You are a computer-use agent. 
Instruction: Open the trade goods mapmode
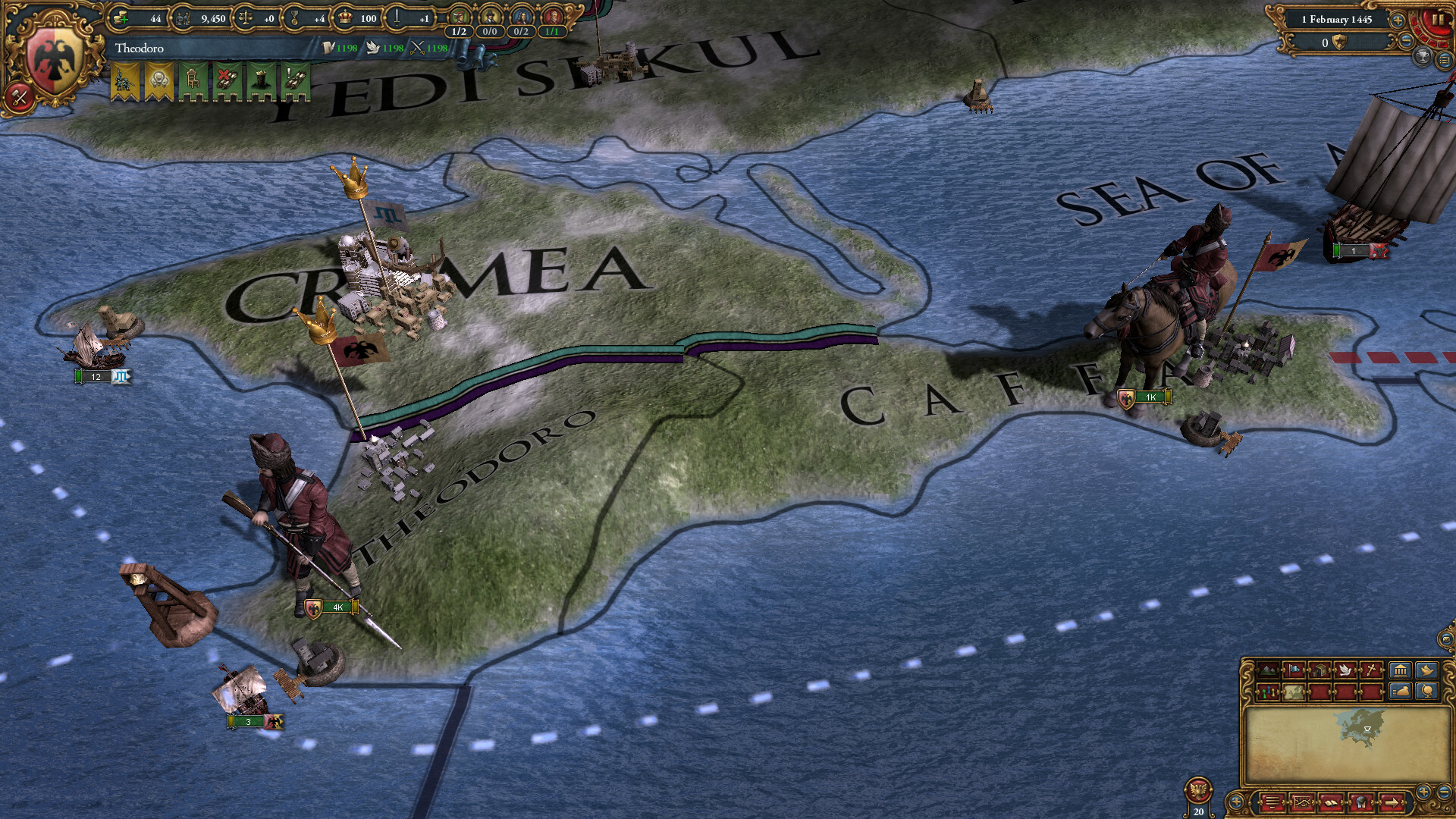click(x=1320, y=670)
